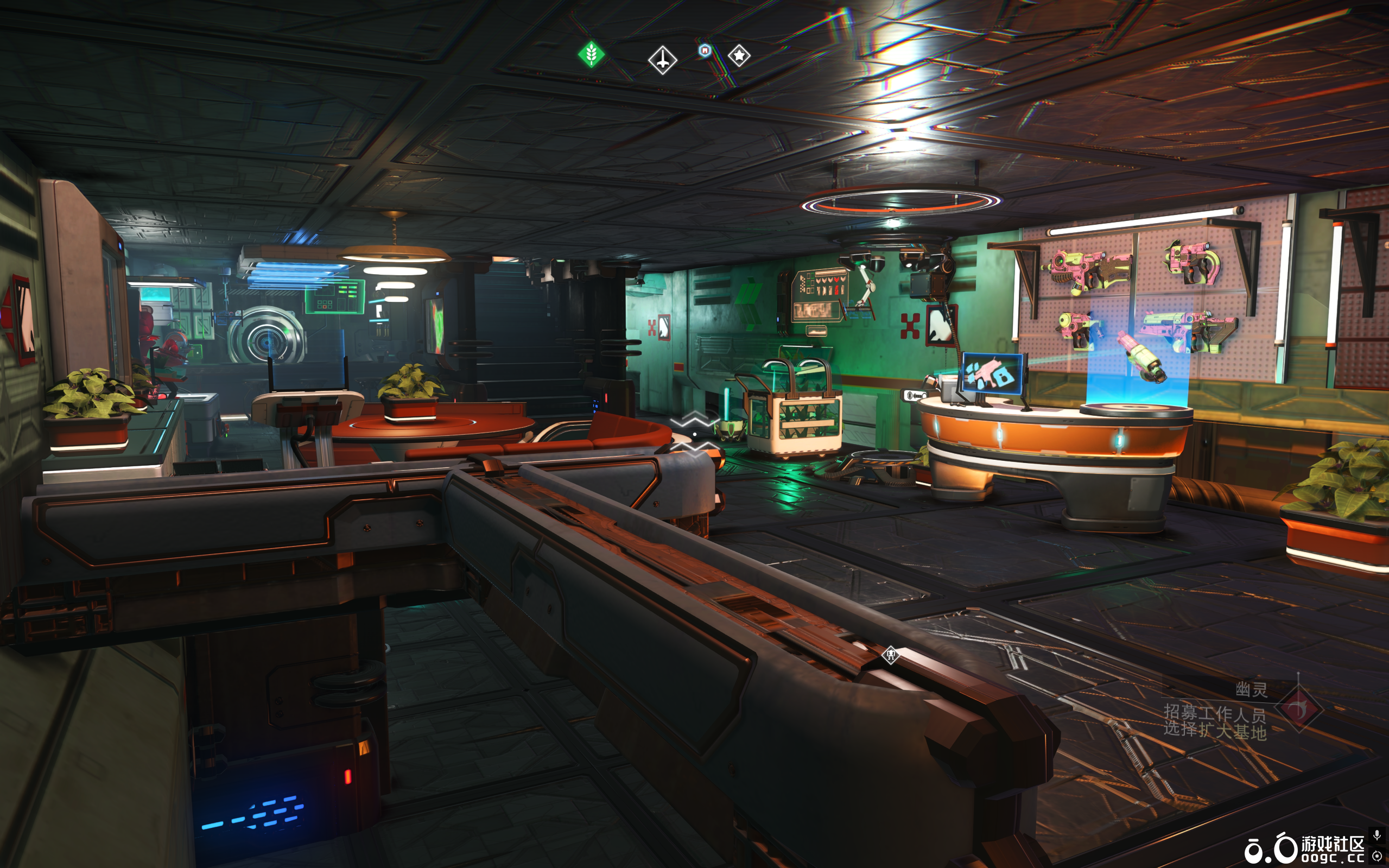
Task: Select the blue hexagon base marker
Action: (x=705, y=50)
